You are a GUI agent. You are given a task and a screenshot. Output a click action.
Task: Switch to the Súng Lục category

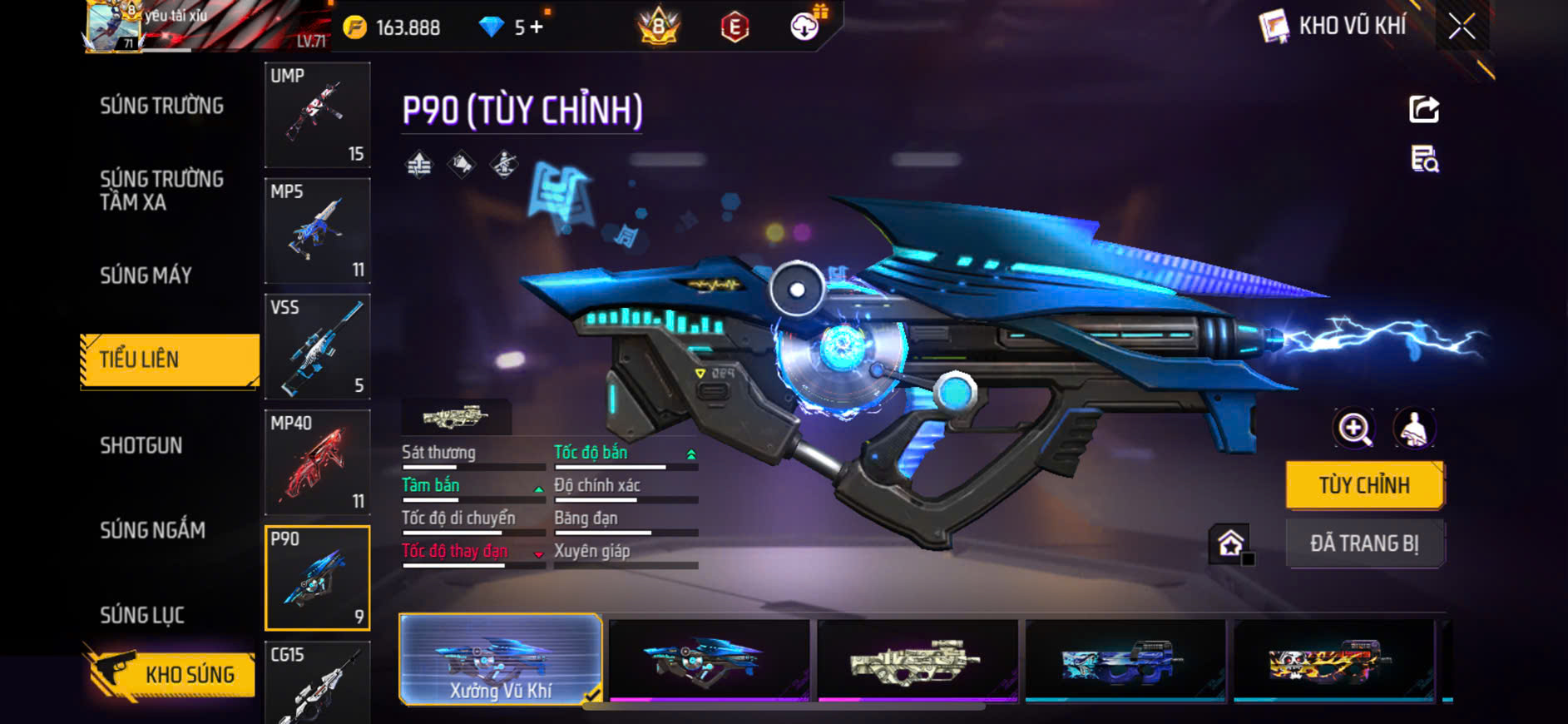point(142,615)
